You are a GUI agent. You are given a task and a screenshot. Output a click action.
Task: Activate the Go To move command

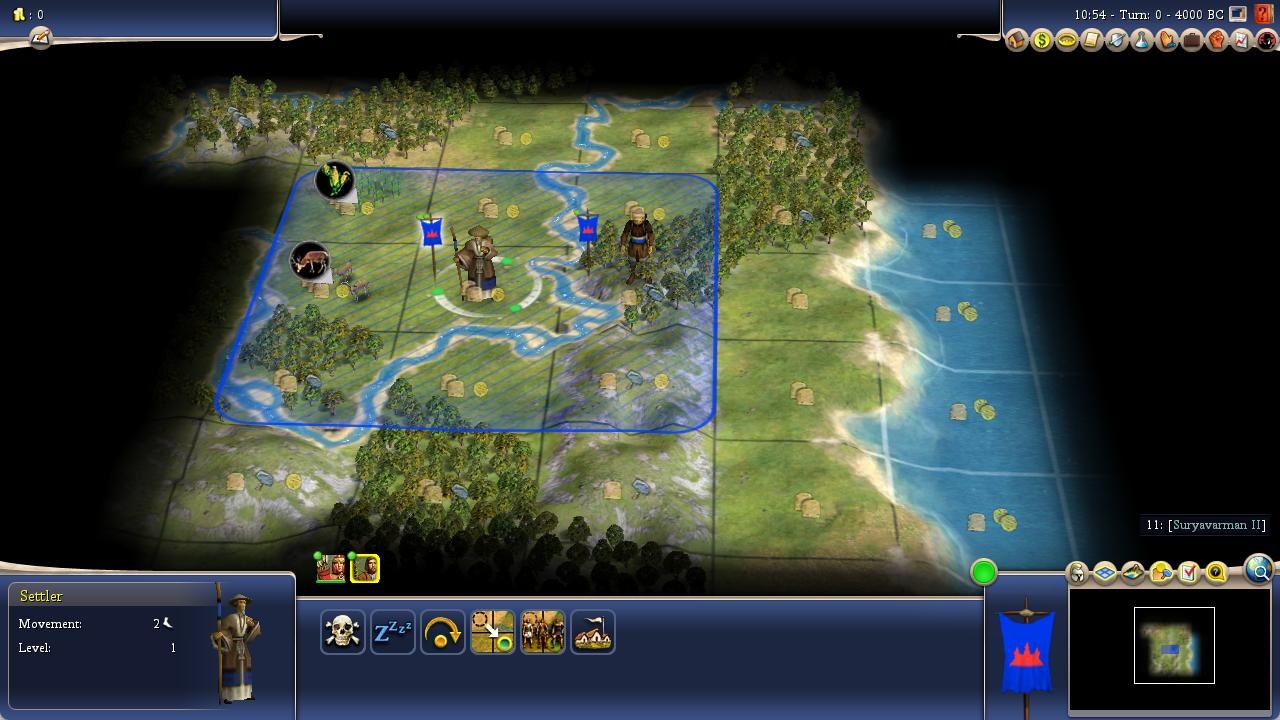pos(493,633)
